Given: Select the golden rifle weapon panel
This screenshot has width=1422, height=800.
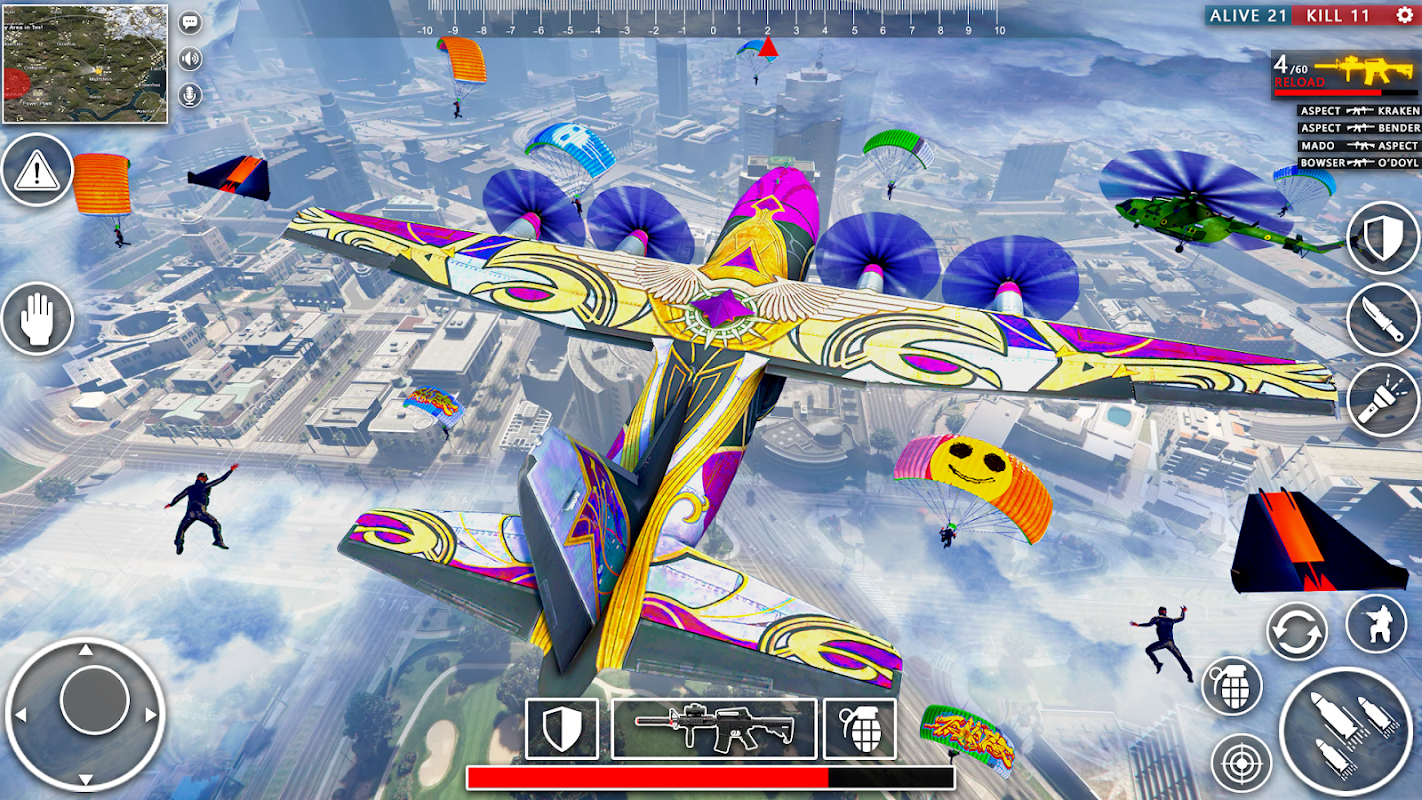Looking at the screenshot, I should pyautogui.click(x=1344, y=74).
